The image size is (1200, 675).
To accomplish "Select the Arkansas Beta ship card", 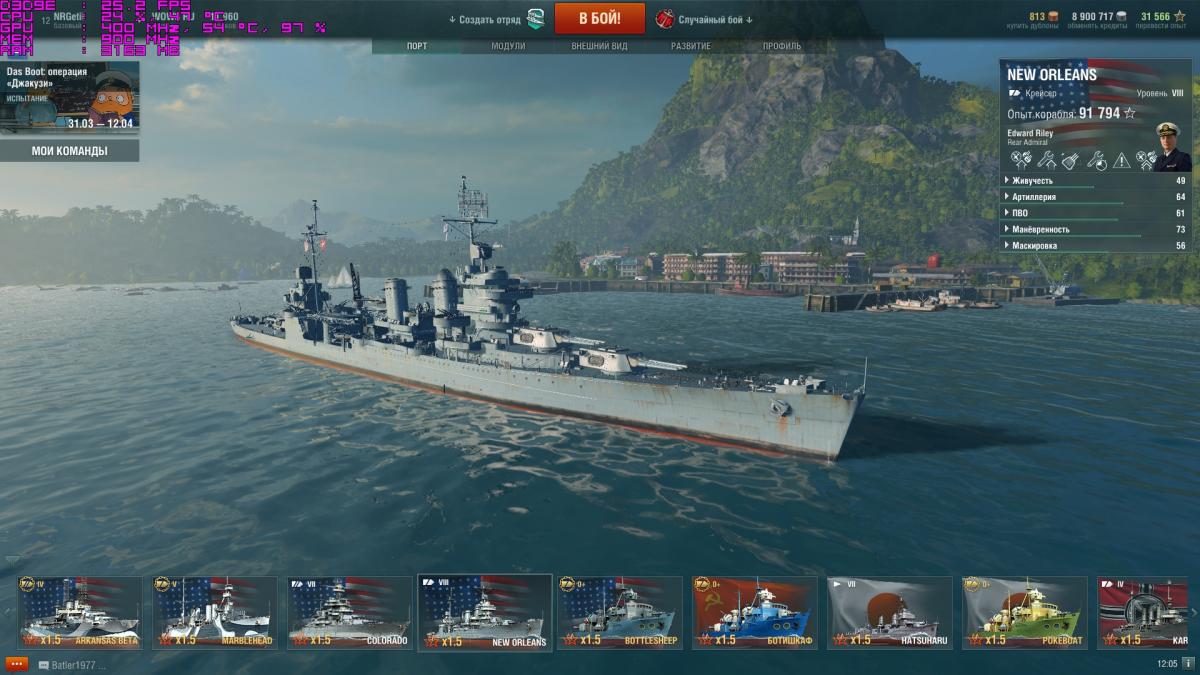I will 79,612.
